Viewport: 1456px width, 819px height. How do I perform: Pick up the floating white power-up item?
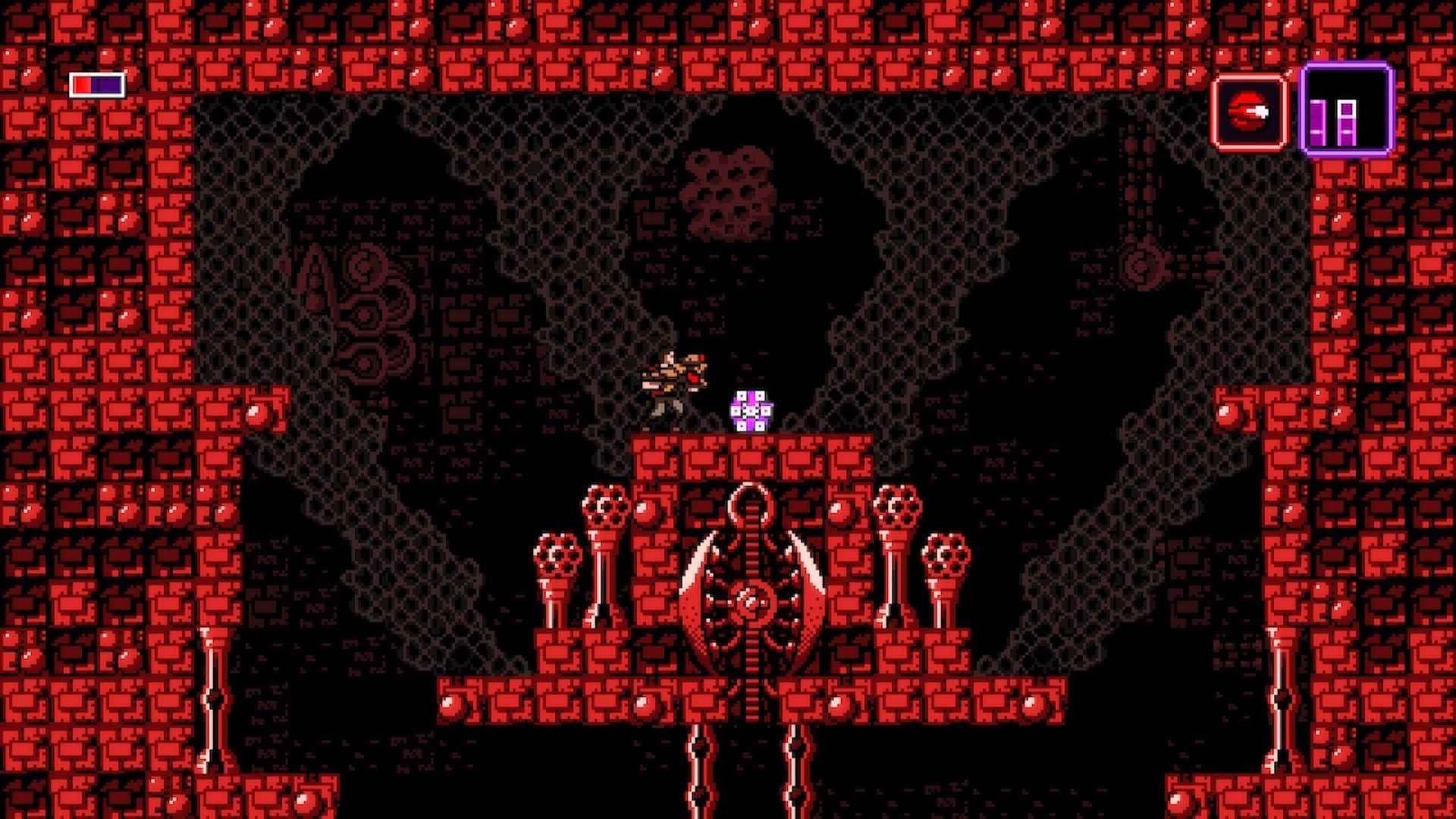click(x=750, y=409)
